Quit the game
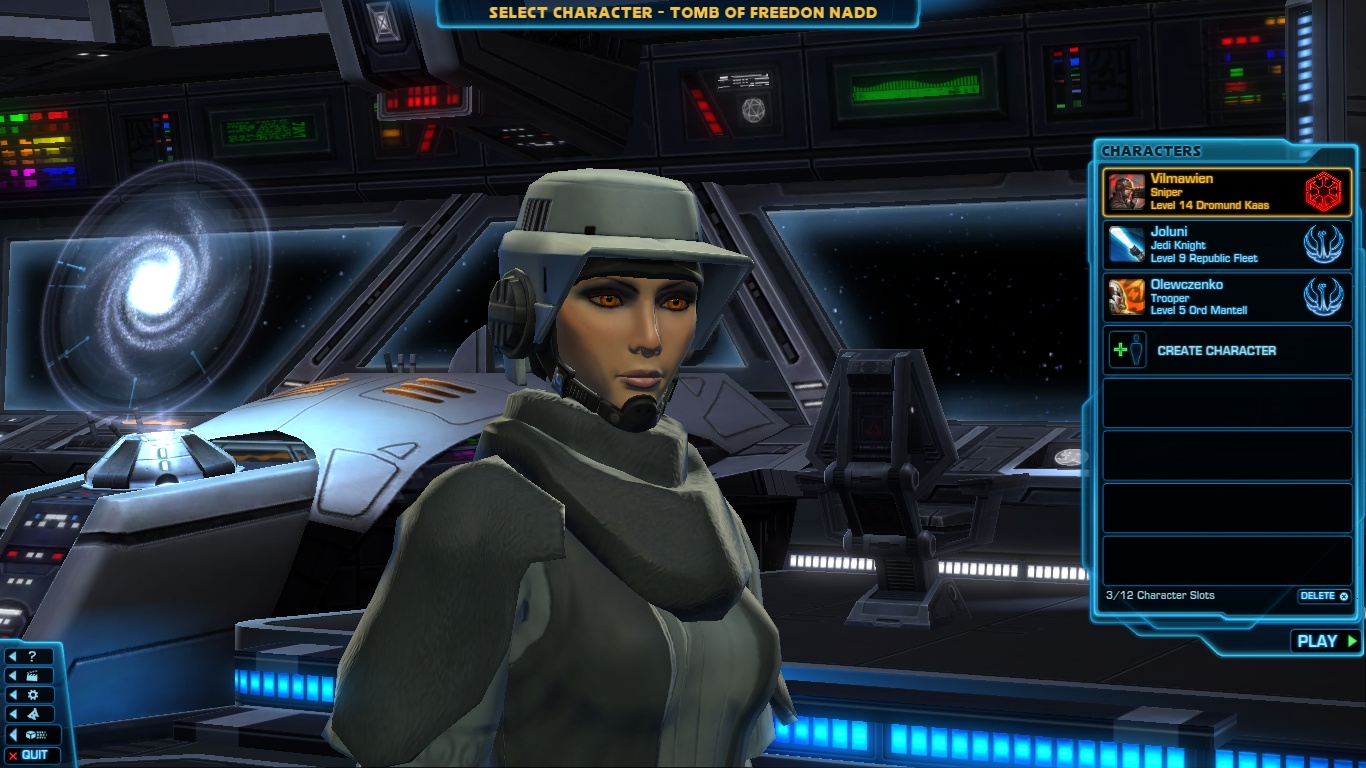The height and width of the screenshot is (768, 1366). point(32,755)
